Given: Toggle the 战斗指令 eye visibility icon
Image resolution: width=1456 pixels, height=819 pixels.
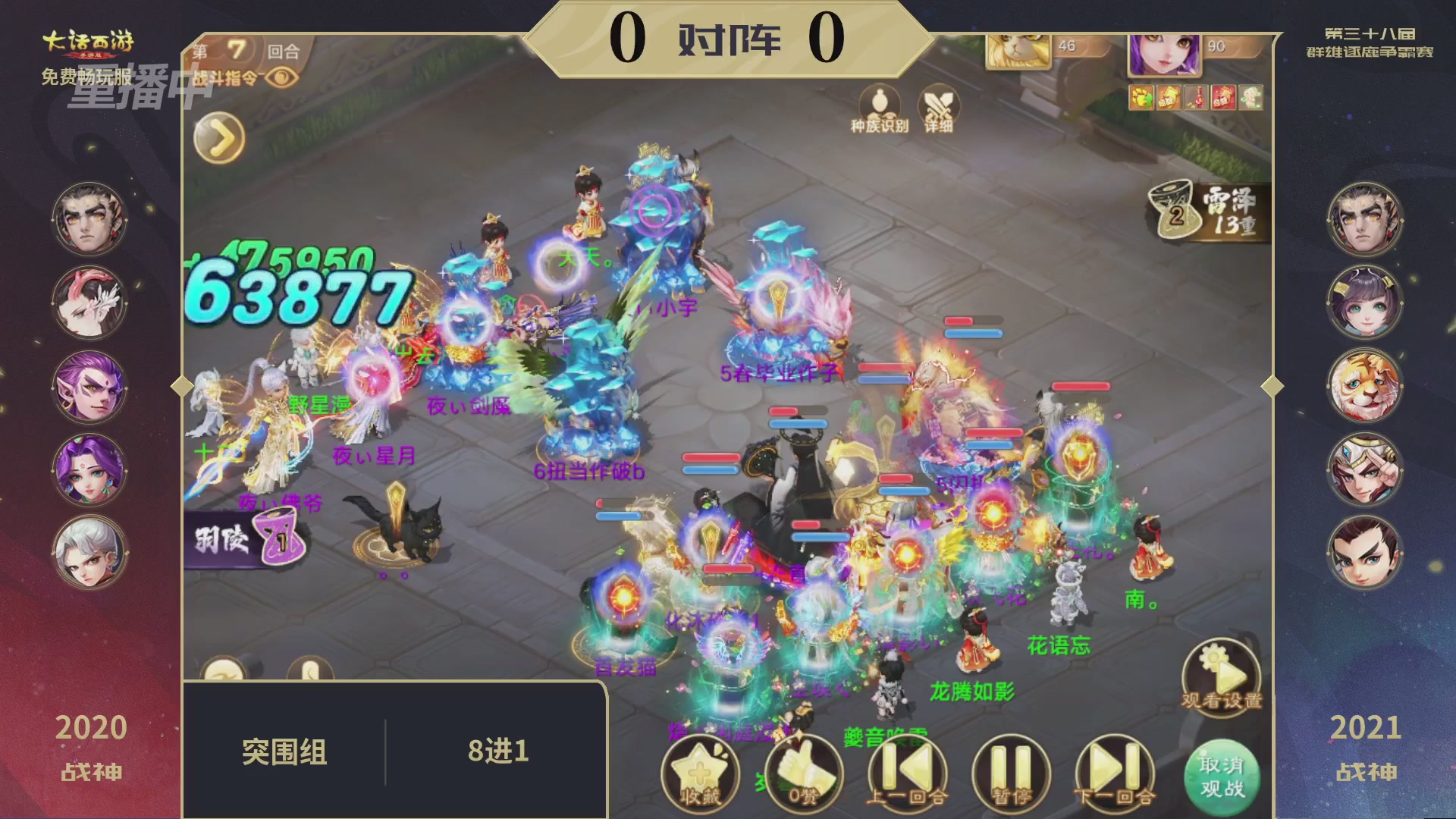Looking at the screenshot, I should tap(281, 77).
